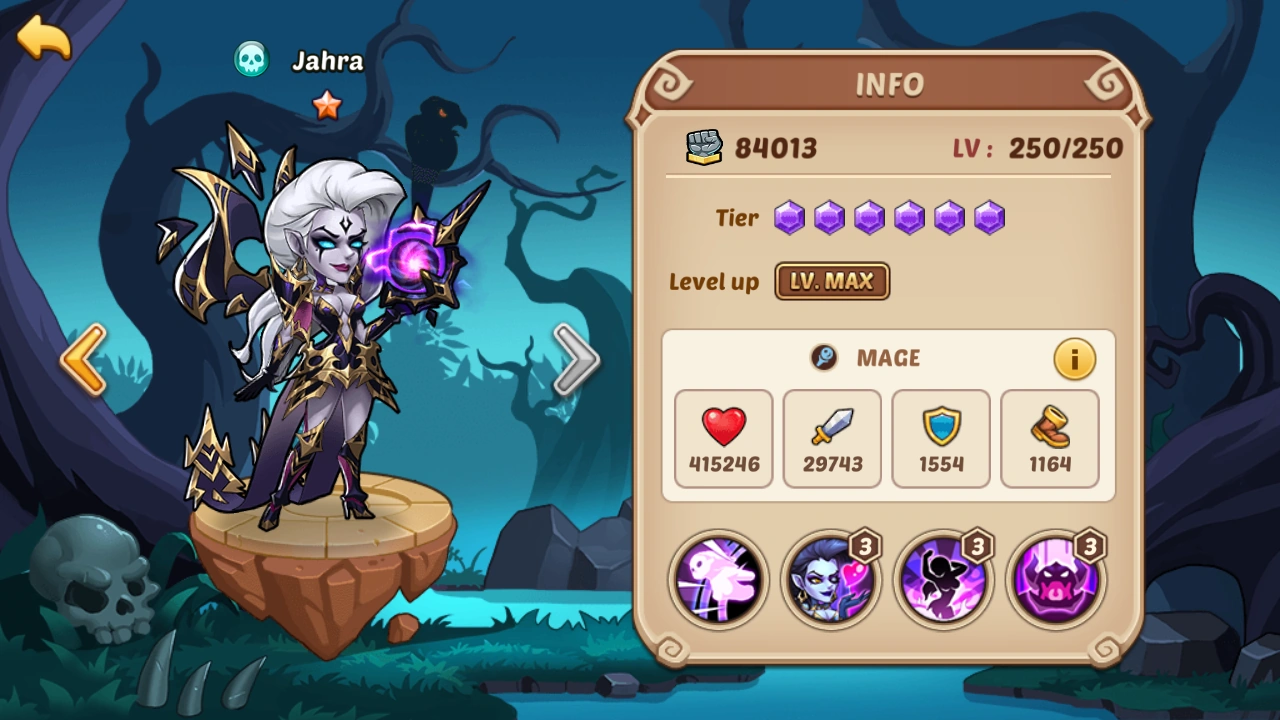This screenshot has width=1280, height=720.
Task: Select the first purple Tier gem
Action: pos(789,217)
